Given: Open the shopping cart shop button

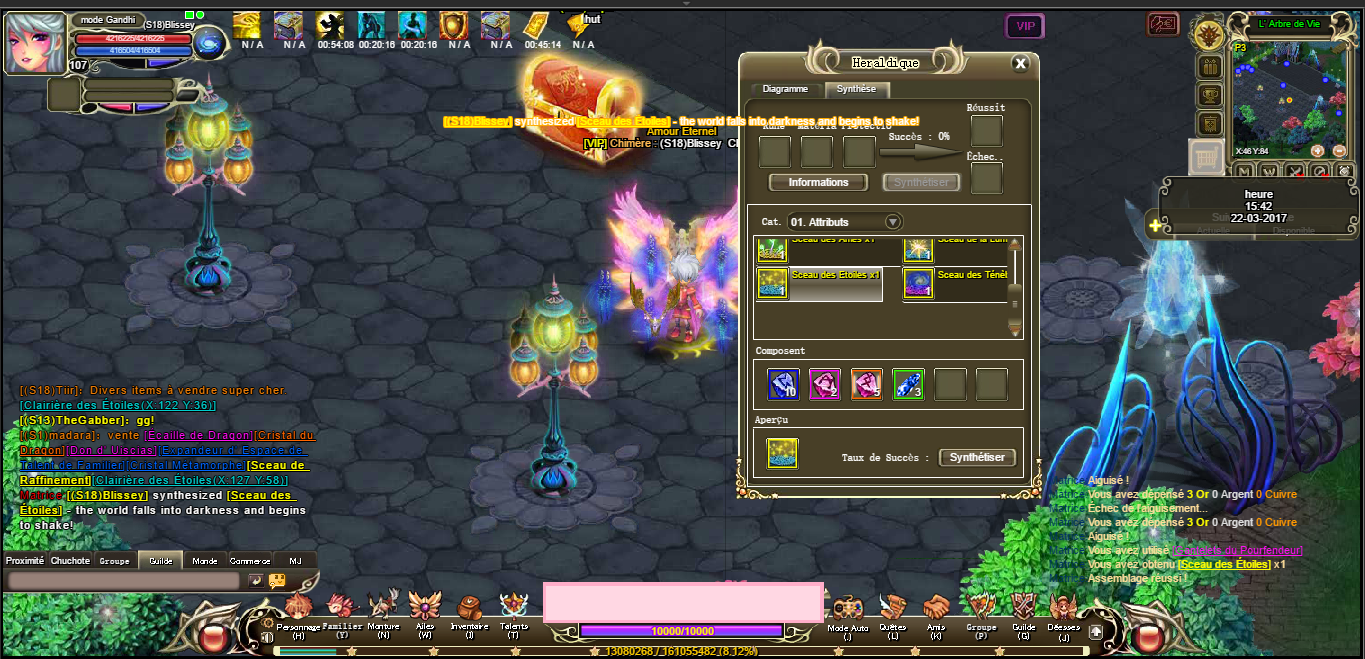Looking at the screenshot, I should (x=1206, y=157).
